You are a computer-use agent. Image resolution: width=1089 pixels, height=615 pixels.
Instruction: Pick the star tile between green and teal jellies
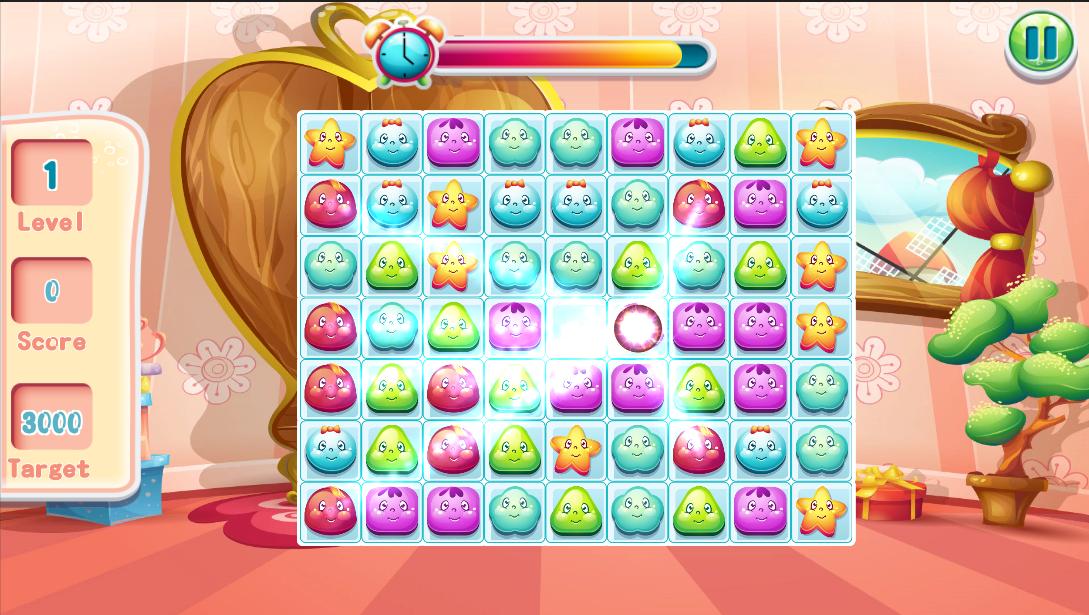tap(574, 449)
